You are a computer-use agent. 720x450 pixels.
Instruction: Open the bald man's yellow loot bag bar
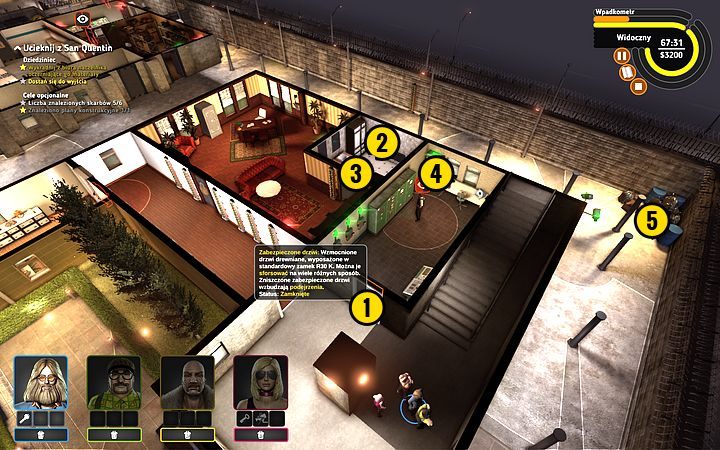tap(187, 435)
